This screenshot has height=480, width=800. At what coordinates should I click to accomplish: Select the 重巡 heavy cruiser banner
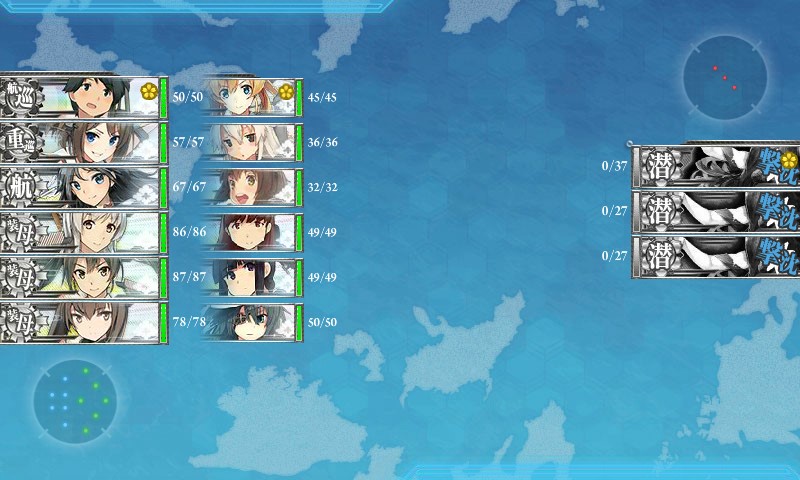click(x=82, y=143)
